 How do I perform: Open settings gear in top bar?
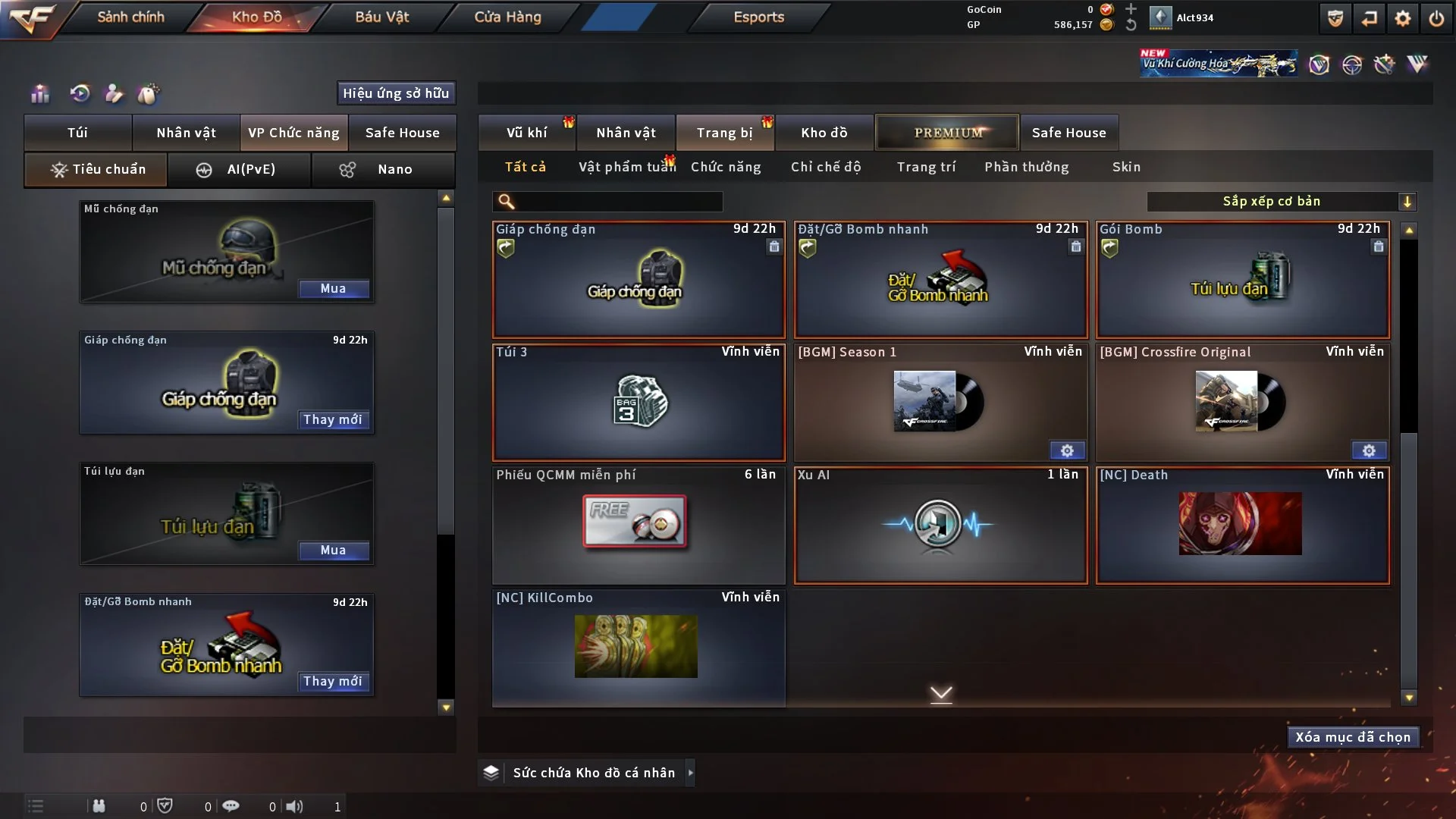1402,18
